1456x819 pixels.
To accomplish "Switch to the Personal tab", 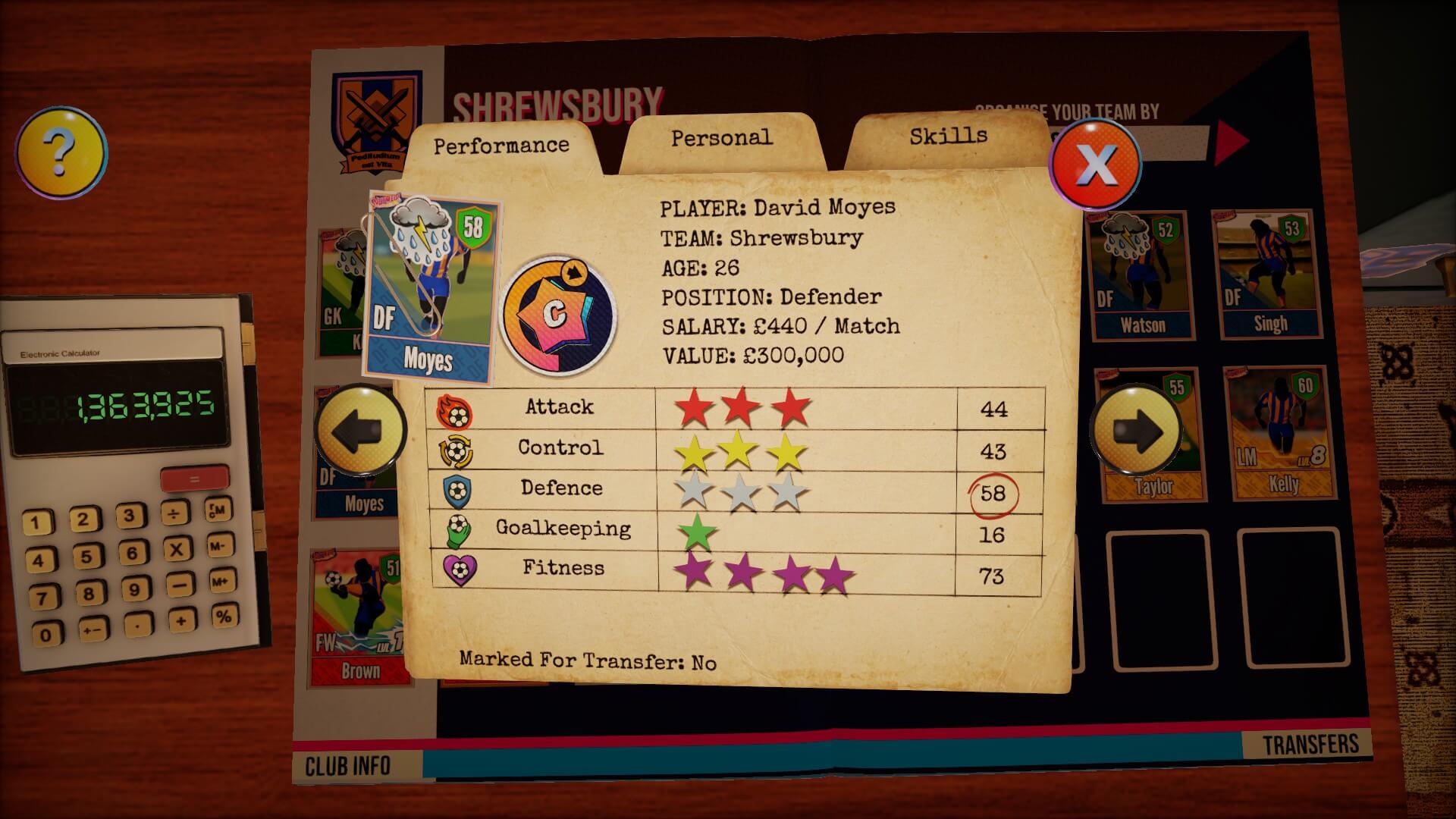I will [720, 139].
